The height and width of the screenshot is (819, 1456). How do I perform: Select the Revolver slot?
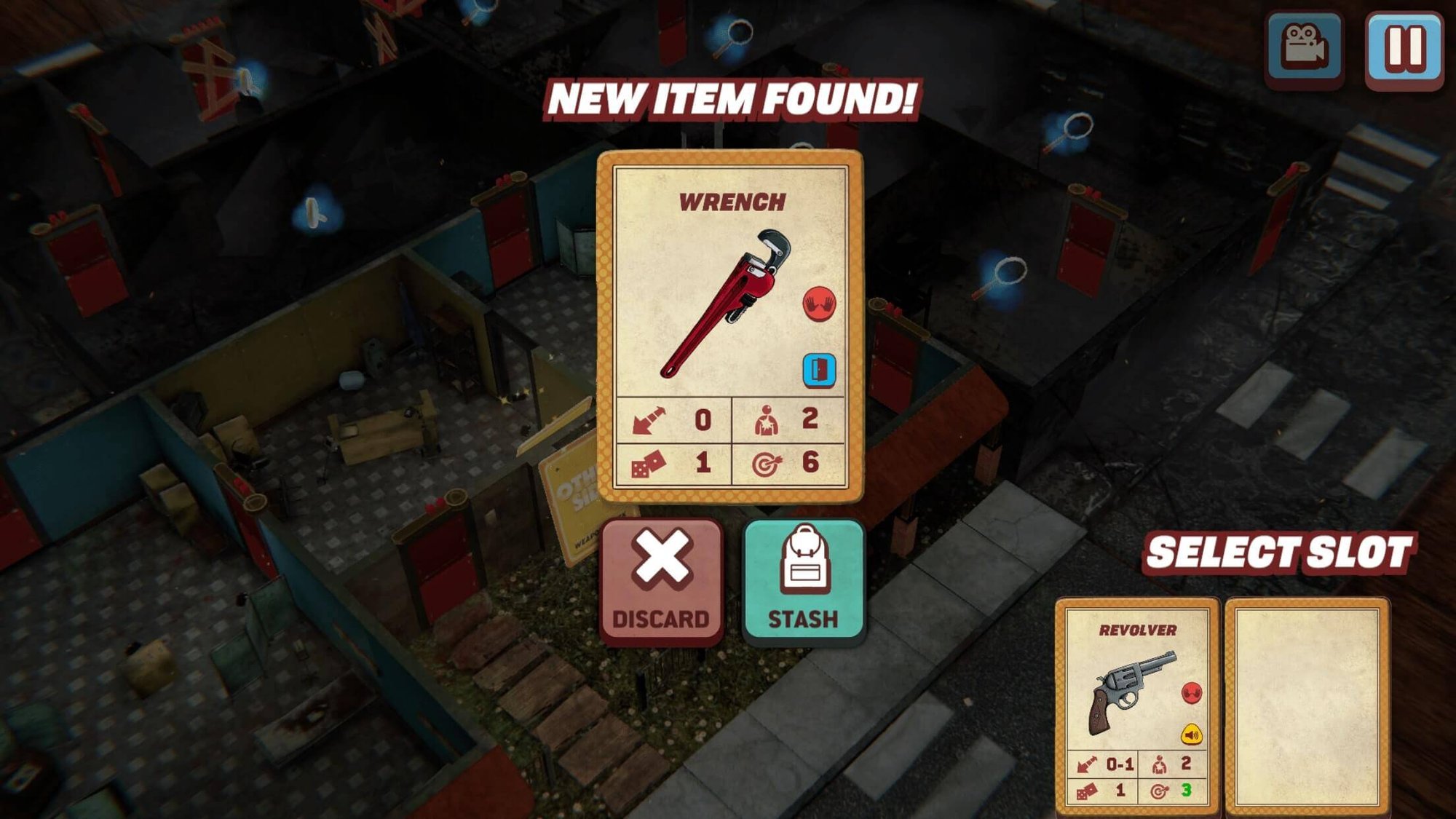pyautogui.click(x=1136, y=706)
